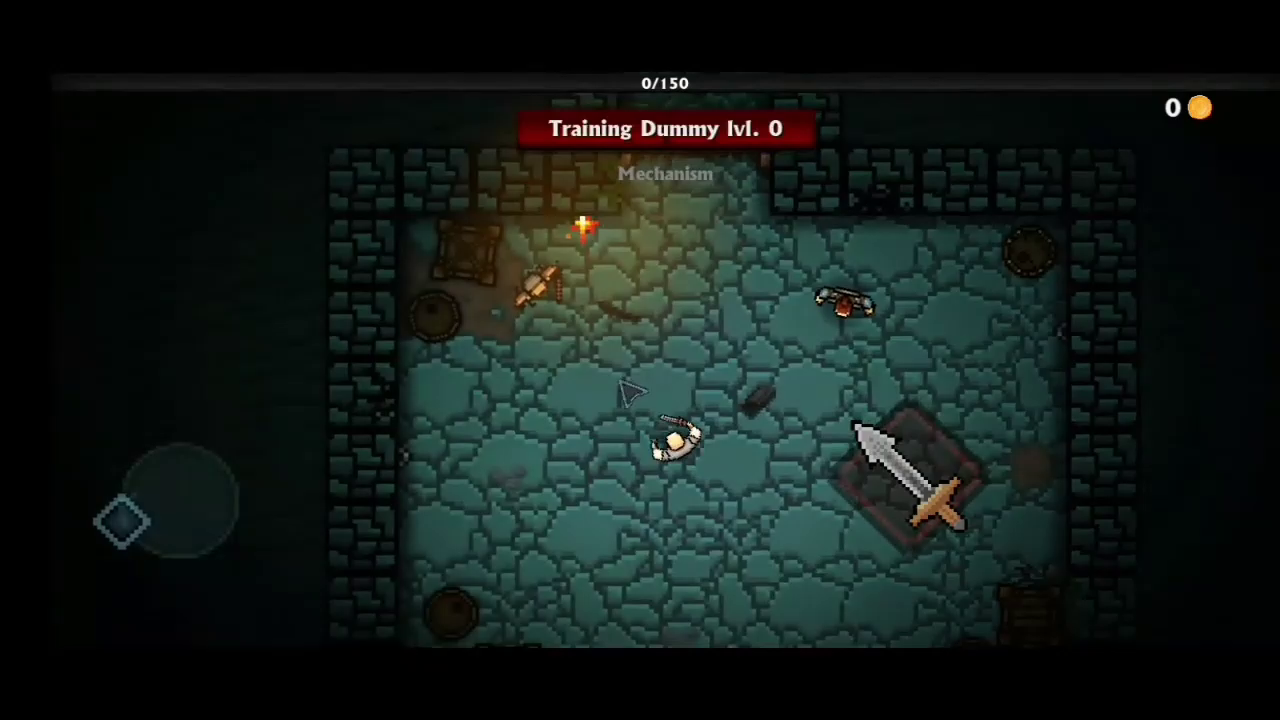1280x720 pixels.
Task: Select the arrow cursor sprite near the player
Action: 630,392
